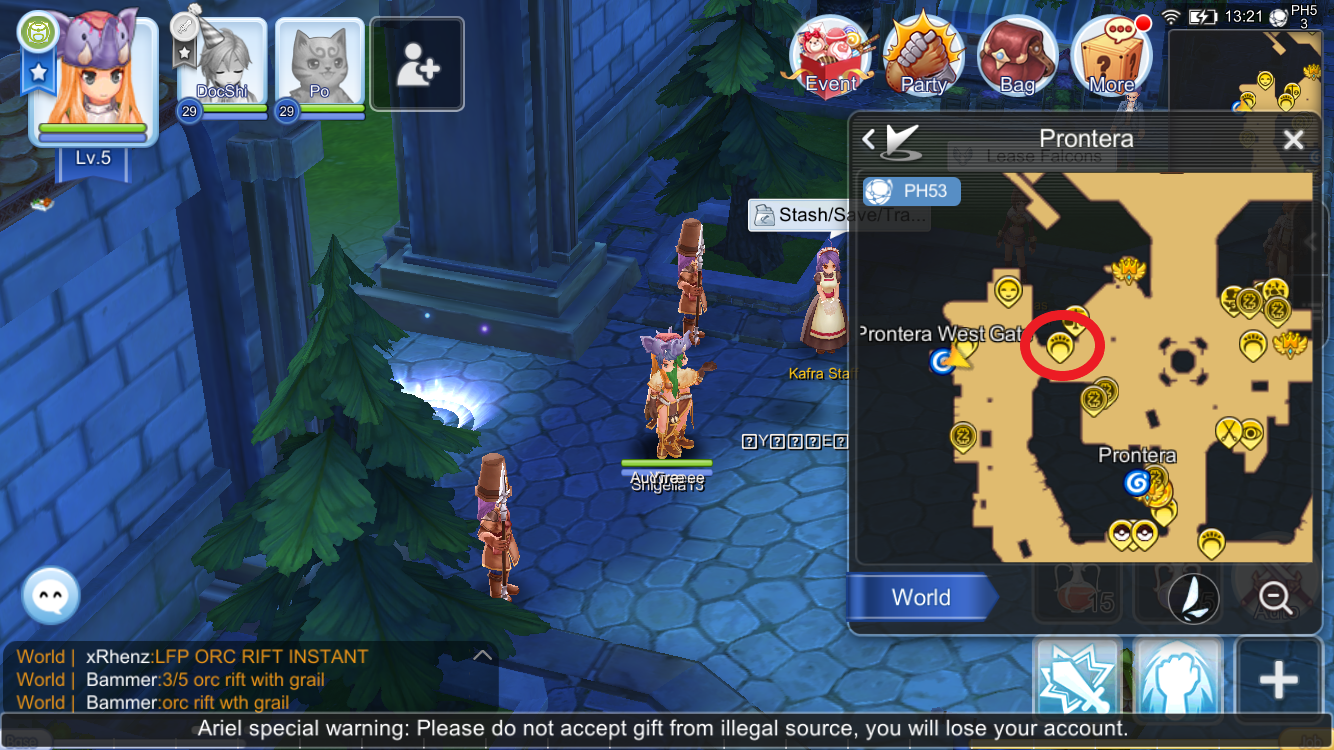Select the World chat channel
The image size is (1334, 750).
(920, 597)
